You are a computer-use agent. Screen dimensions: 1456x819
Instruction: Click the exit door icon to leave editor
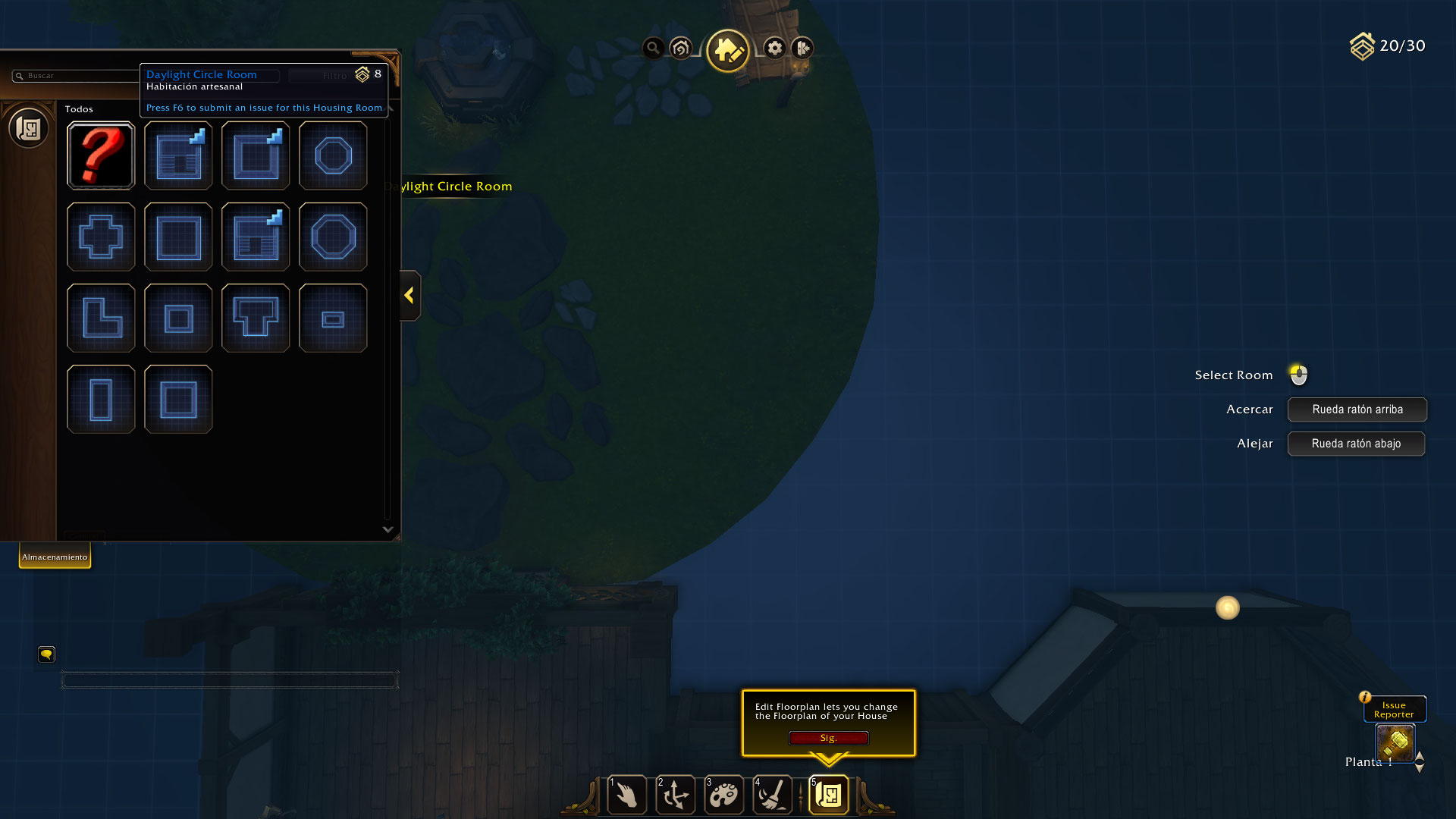tap(802, 49)
